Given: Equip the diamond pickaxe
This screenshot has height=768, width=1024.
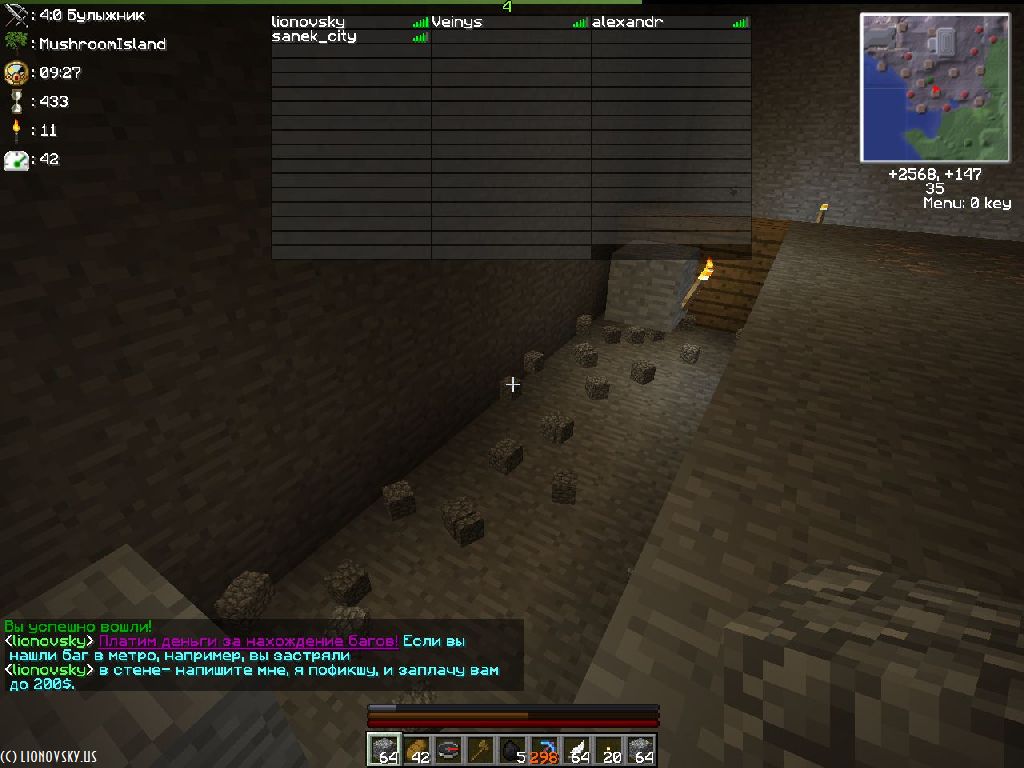Looking at the screenshot, I should point(545,750).
